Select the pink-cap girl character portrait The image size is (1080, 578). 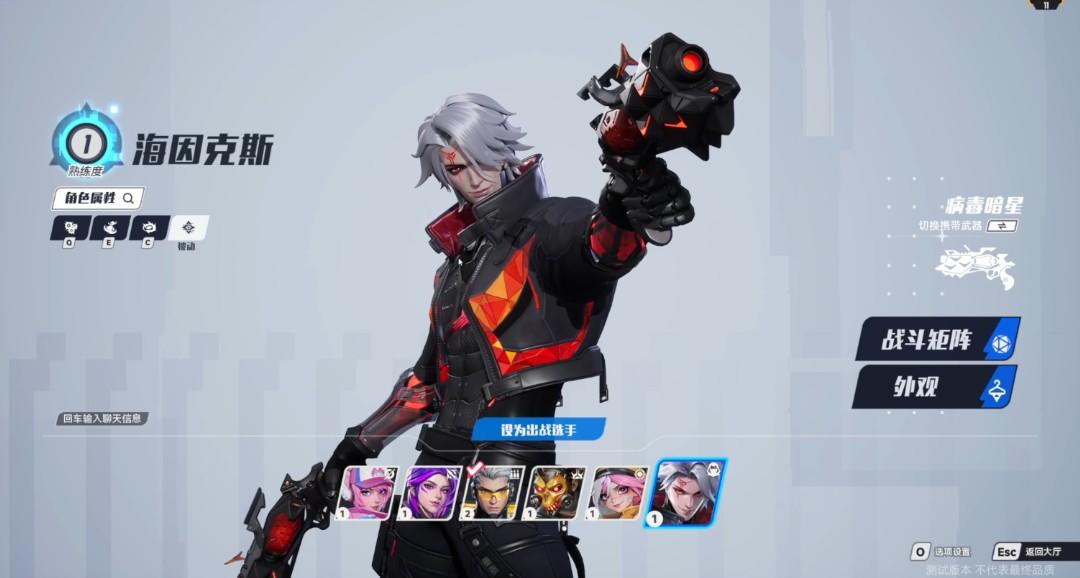point(368,493)
